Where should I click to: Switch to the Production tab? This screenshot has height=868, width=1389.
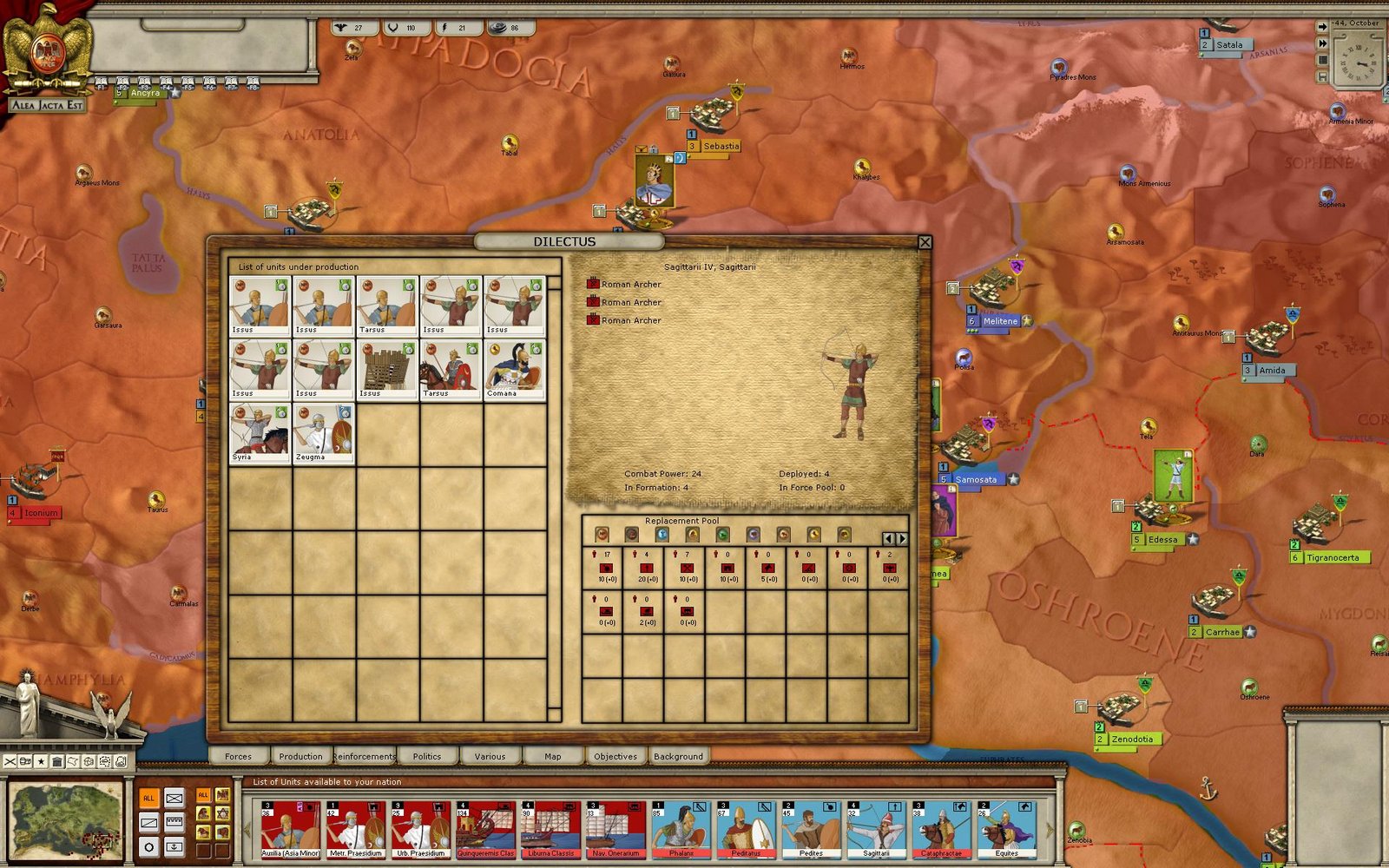(300, 756)
